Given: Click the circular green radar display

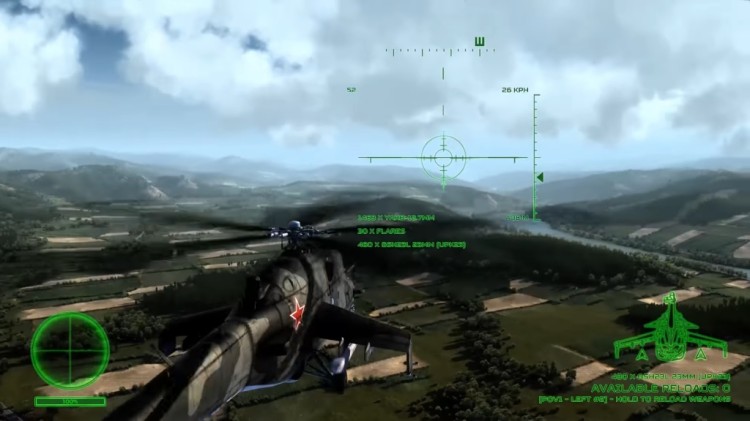Looking at the screenshot, I should point(69,350).
